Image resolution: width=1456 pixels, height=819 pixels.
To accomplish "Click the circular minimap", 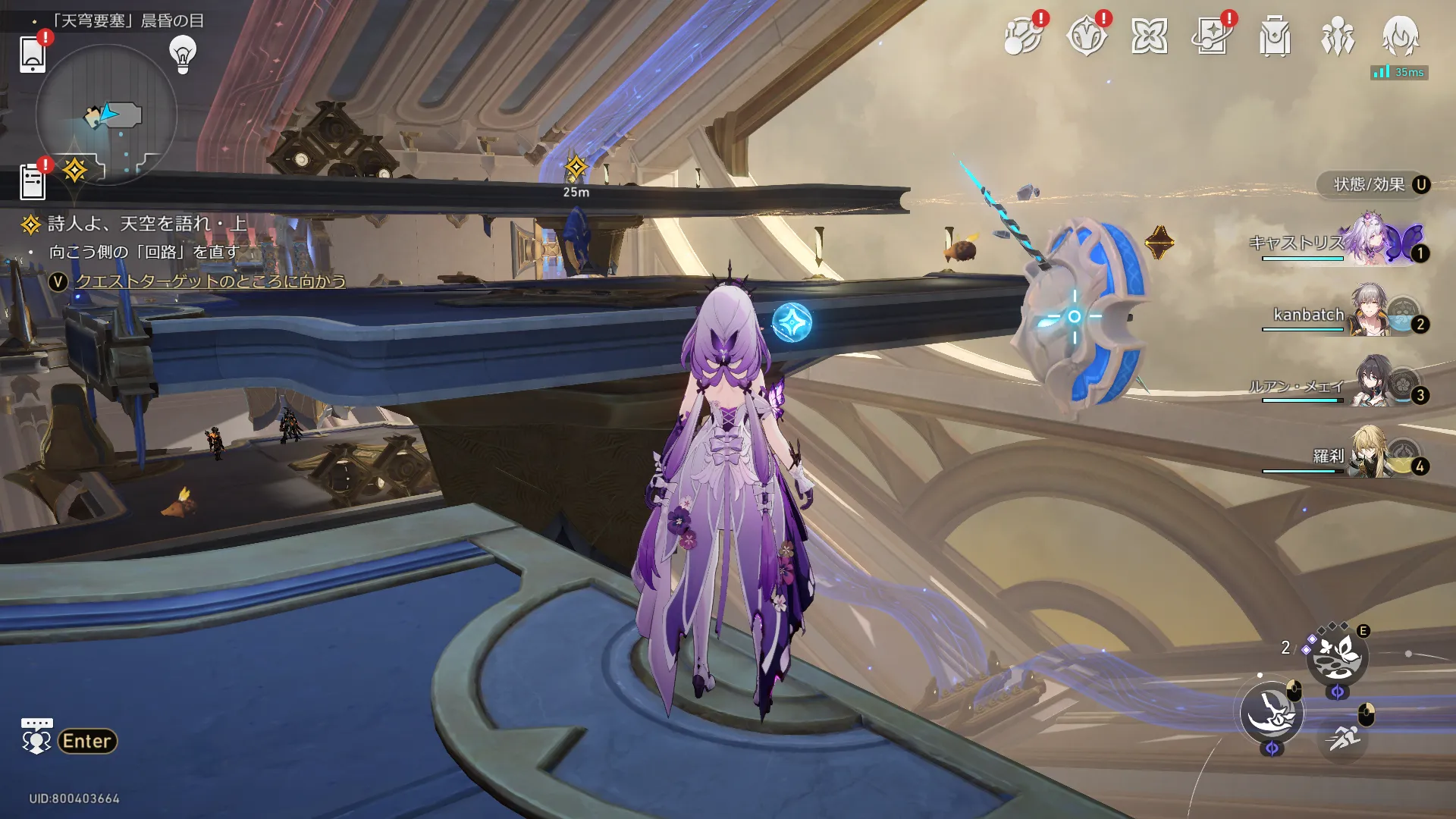I will pyautogui.click(x=106, y=115).
